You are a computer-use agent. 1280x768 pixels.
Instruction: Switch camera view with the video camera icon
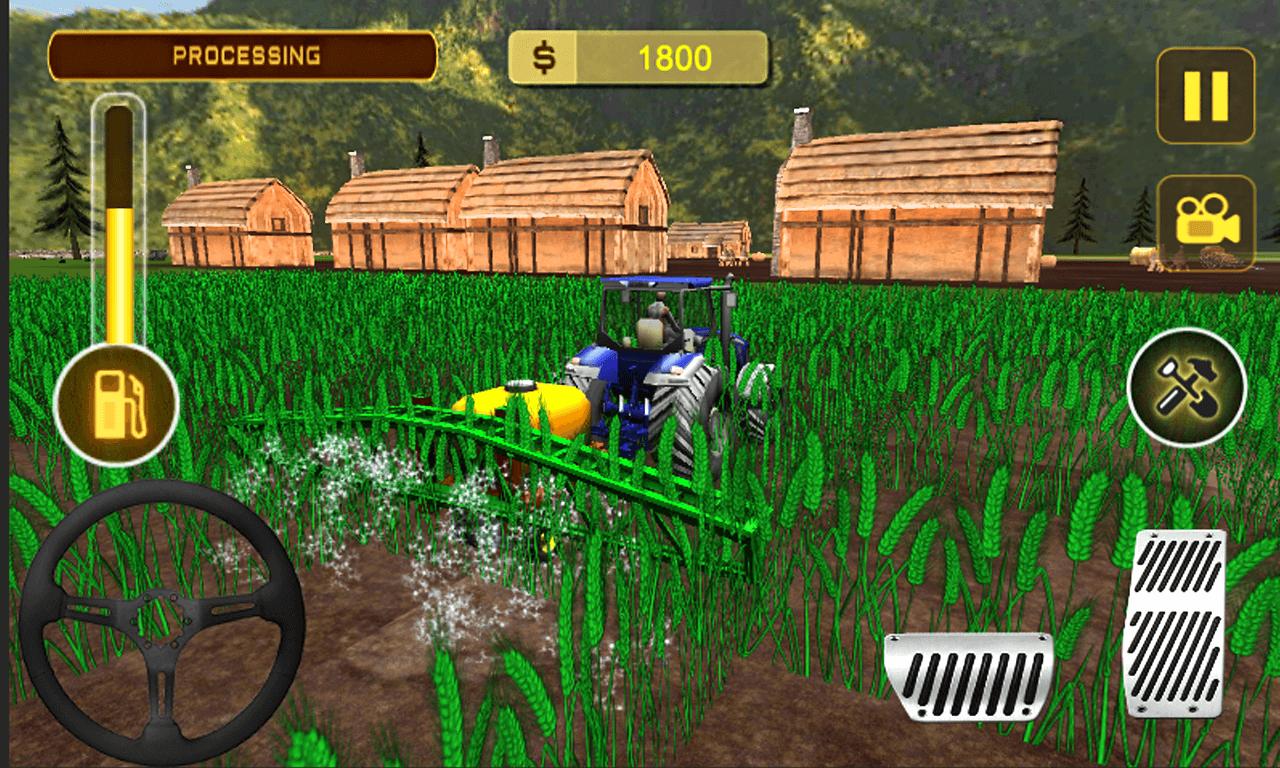1206,223
